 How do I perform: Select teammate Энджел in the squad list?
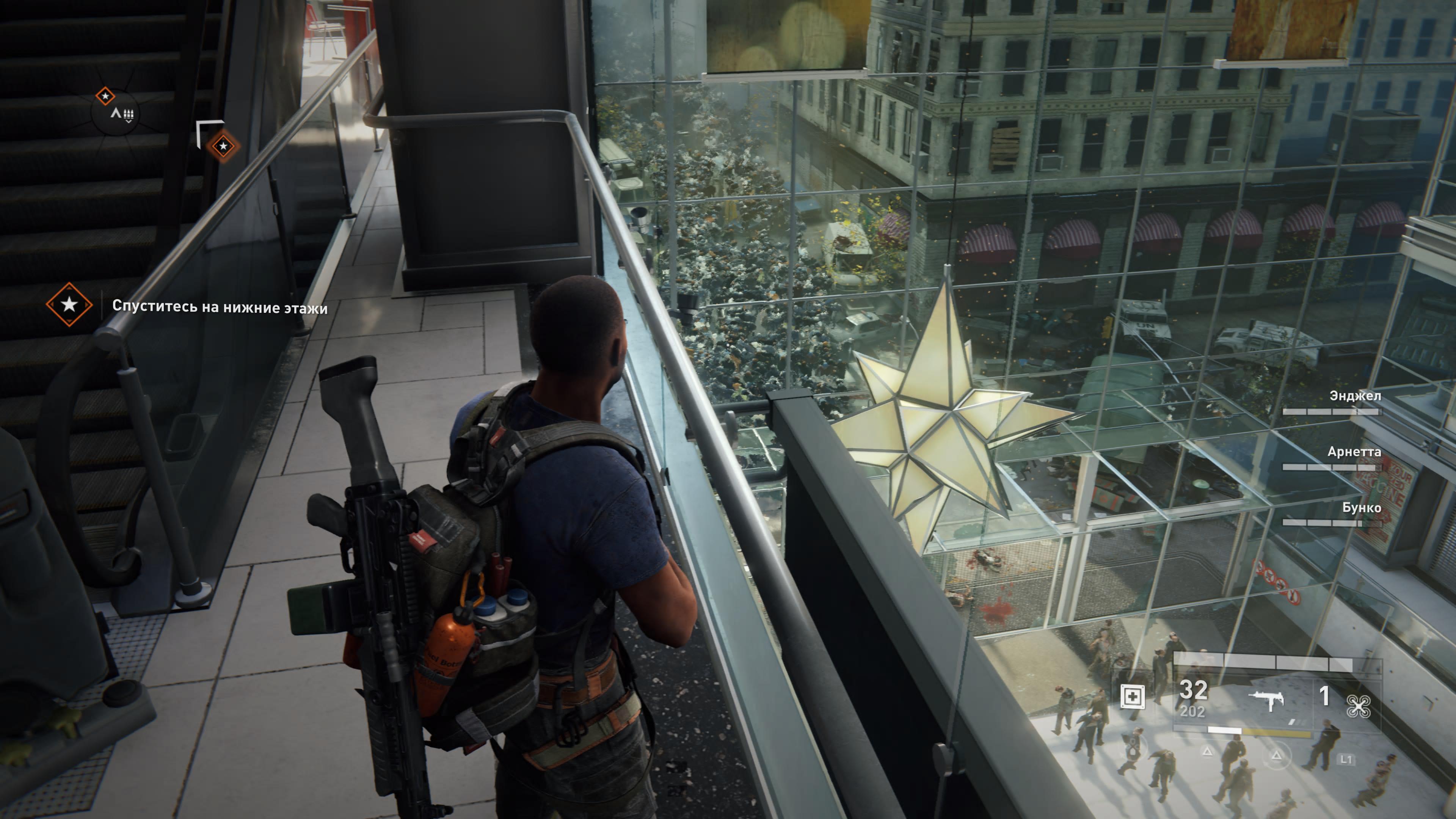[x=1355, y=396]
